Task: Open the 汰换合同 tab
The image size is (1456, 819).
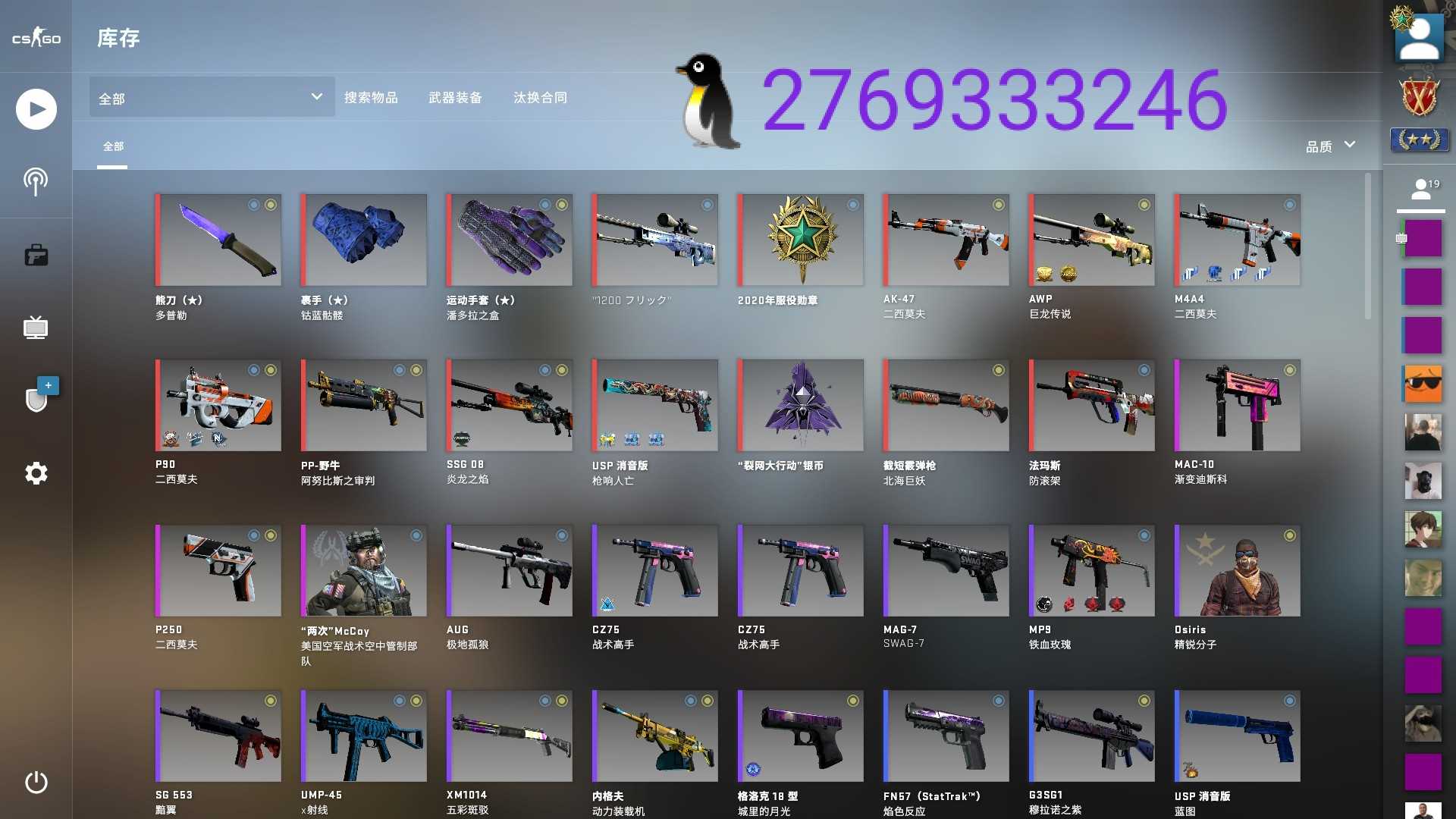Action: (x=540, y=97)
